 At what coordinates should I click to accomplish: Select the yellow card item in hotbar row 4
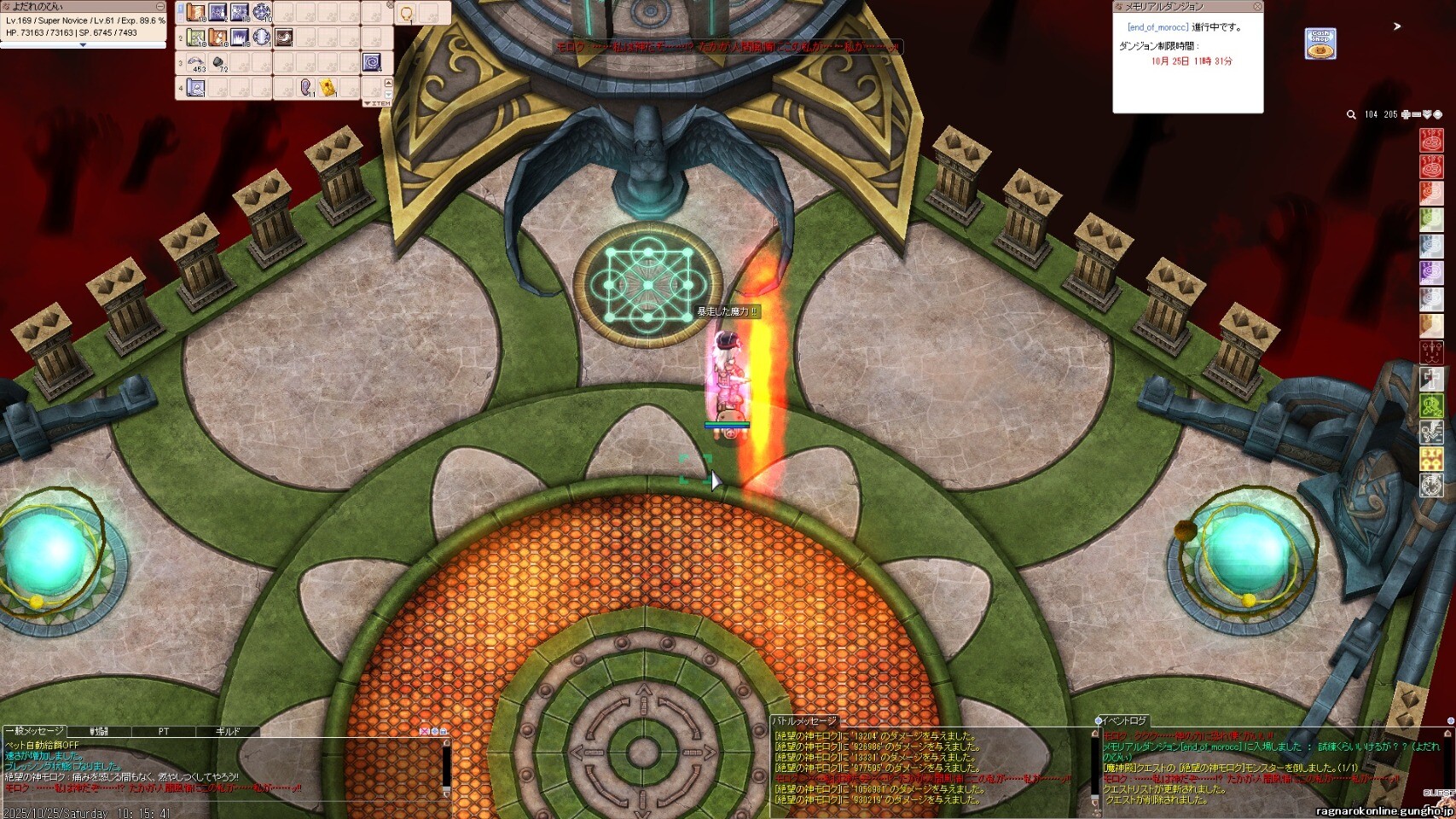(328, 87)
